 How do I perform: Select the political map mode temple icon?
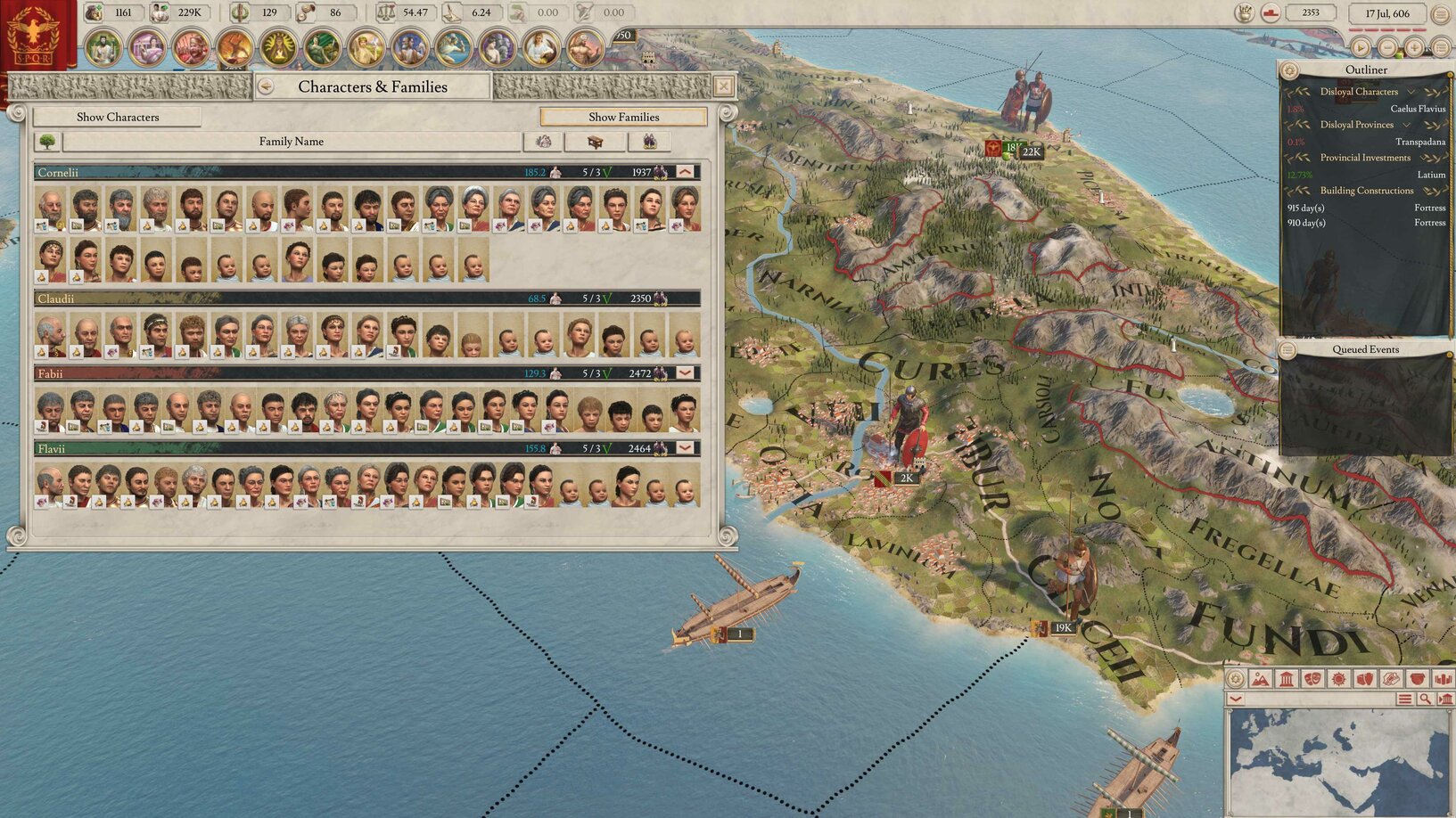[1285, 677]
